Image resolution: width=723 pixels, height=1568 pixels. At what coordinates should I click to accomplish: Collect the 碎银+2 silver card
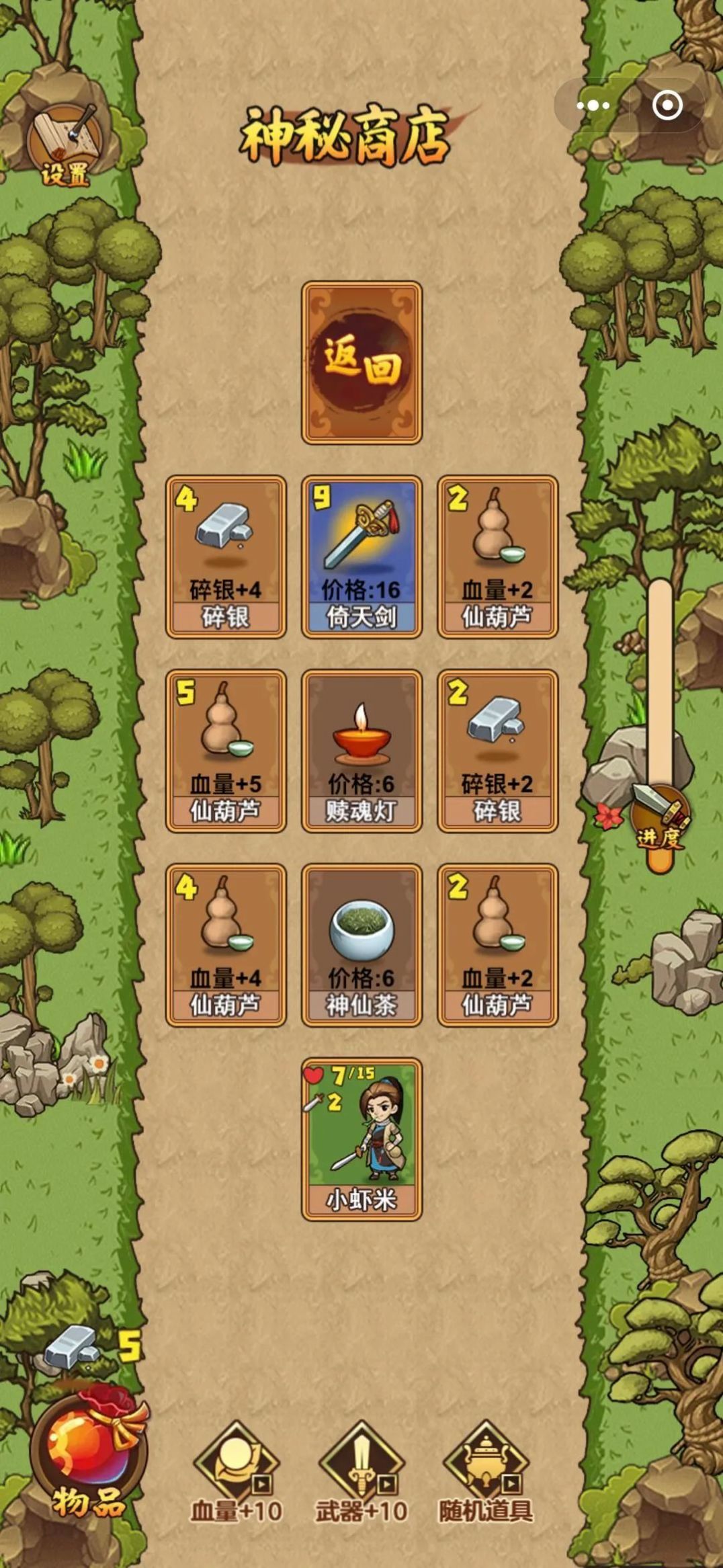click(x=497, y=751)
